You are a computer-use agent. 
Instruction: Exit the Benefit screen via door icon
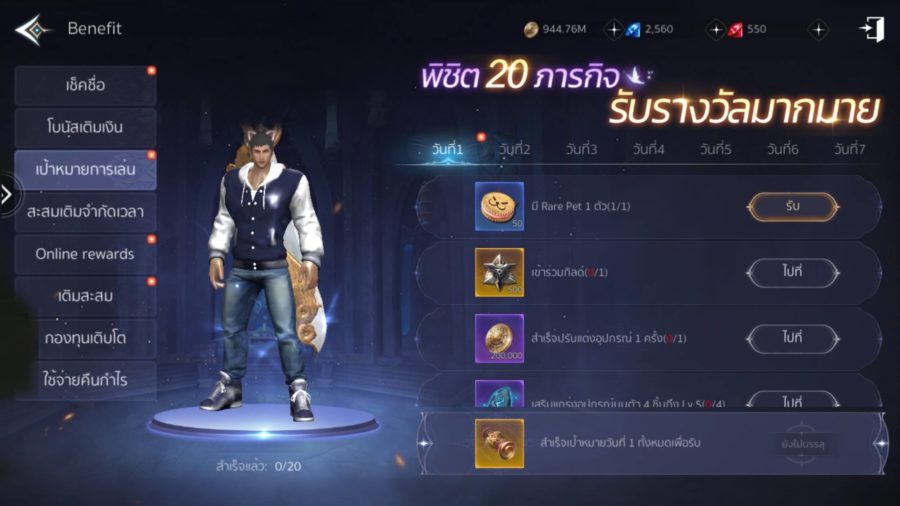[x=872, y=29]
